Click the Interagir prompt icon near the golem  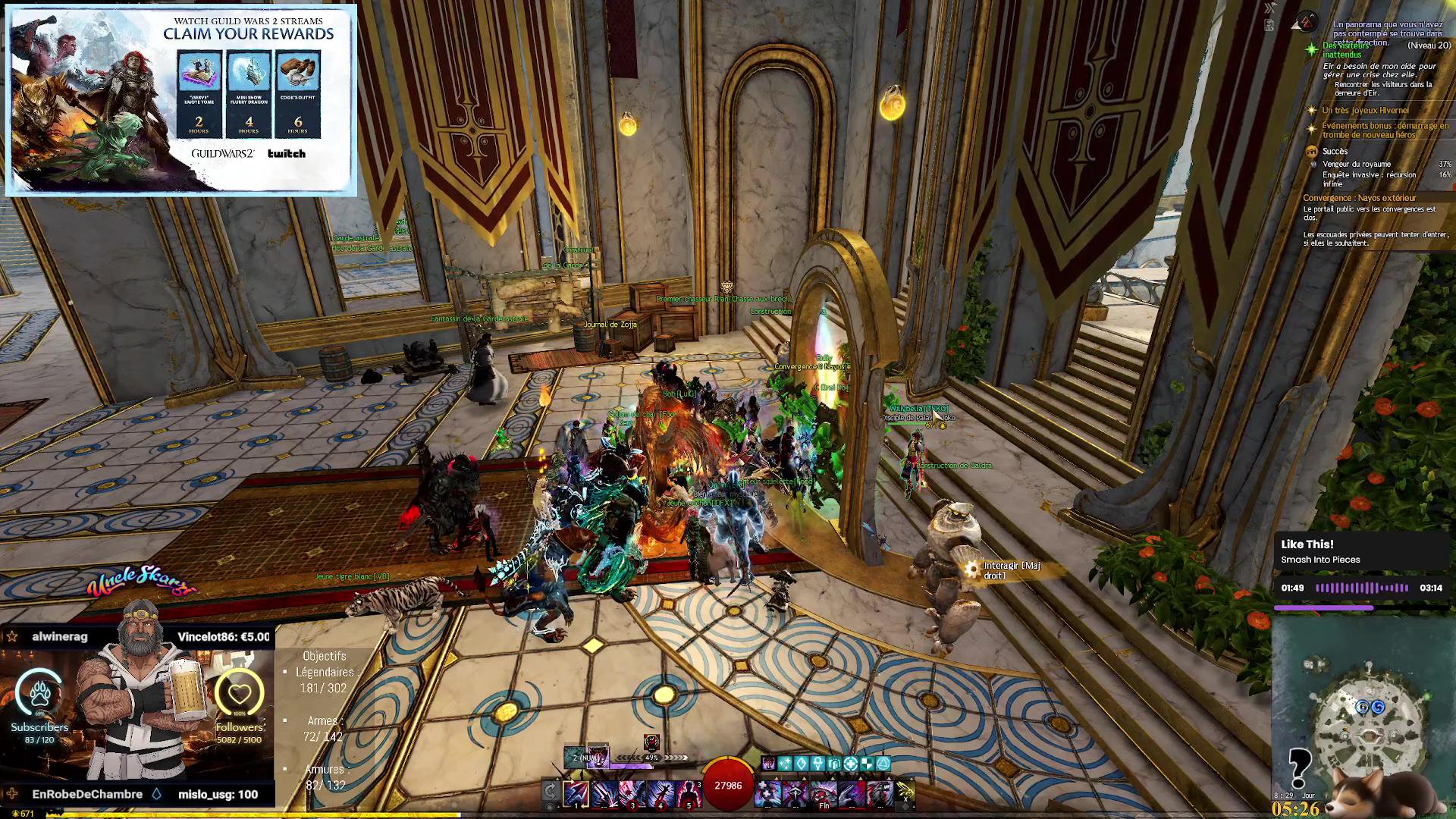point(971,569)
